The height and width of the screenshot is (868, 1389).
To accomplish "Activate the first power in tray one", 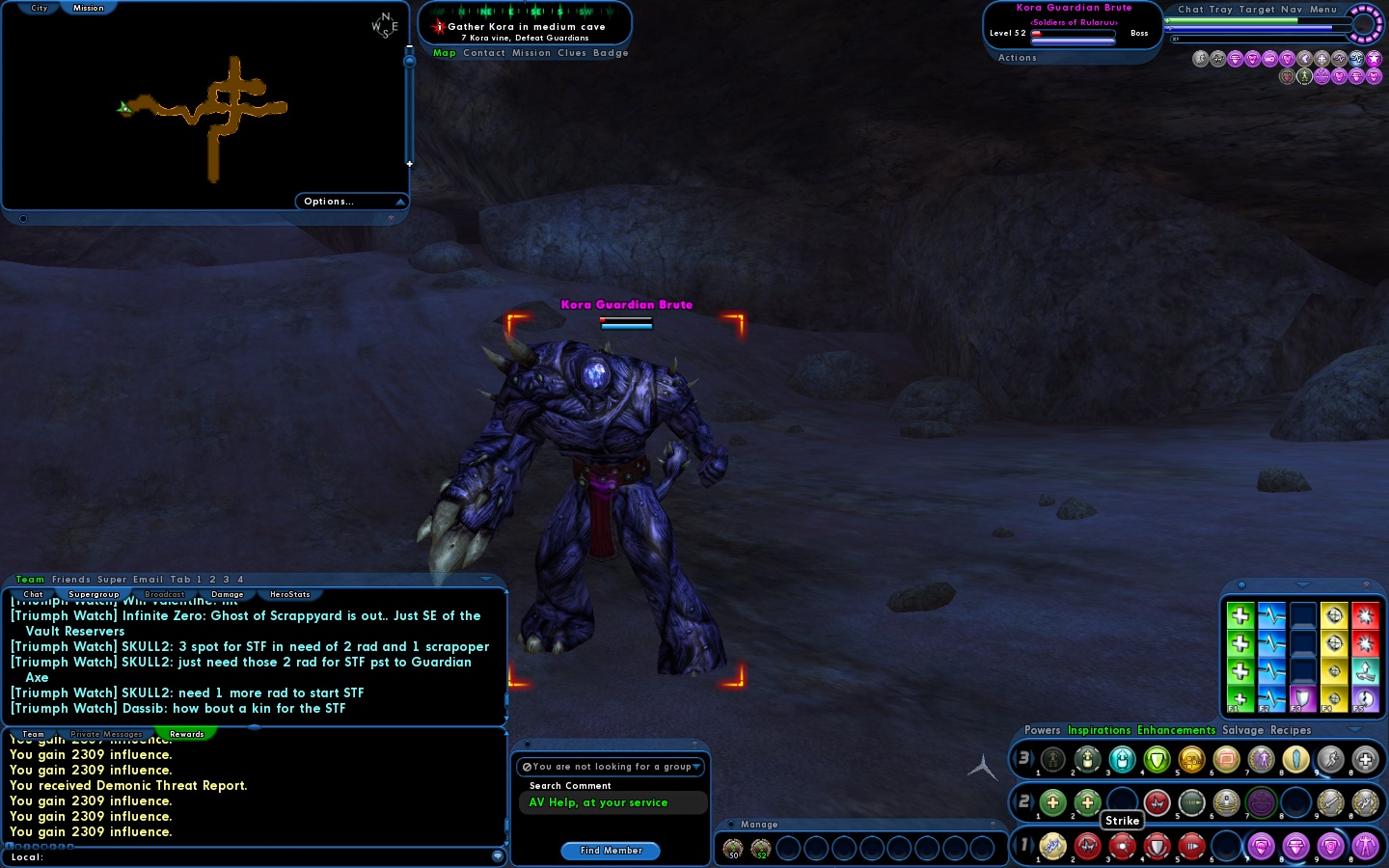I will coord(1052,847).
